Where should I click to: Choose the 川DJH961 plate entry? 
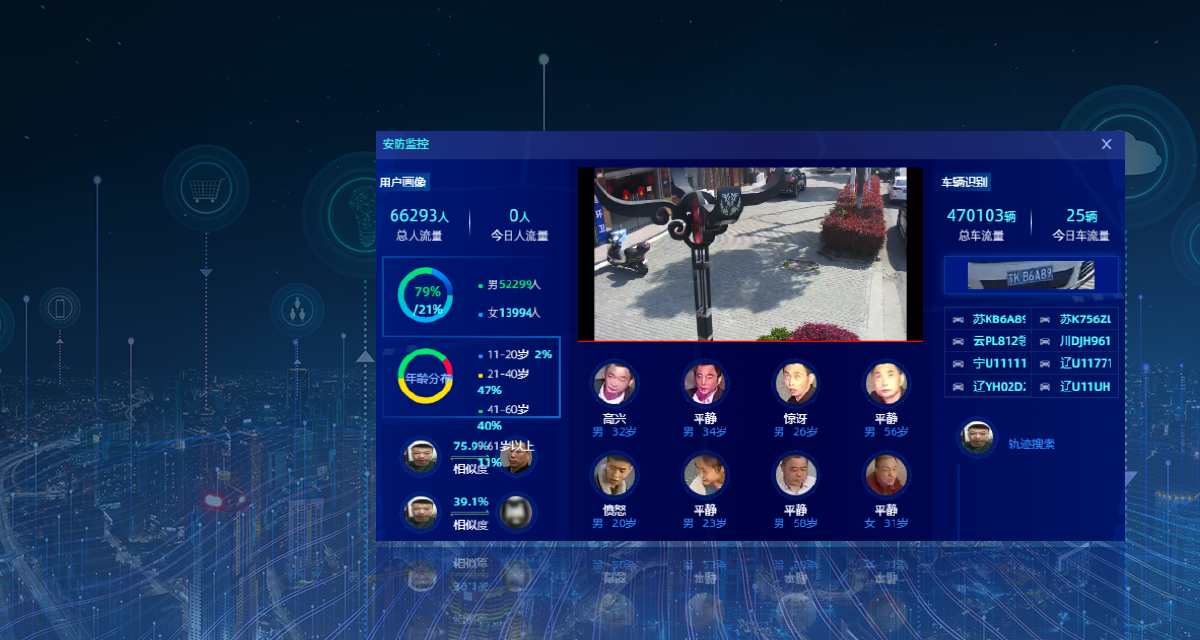click(1075, 341)
